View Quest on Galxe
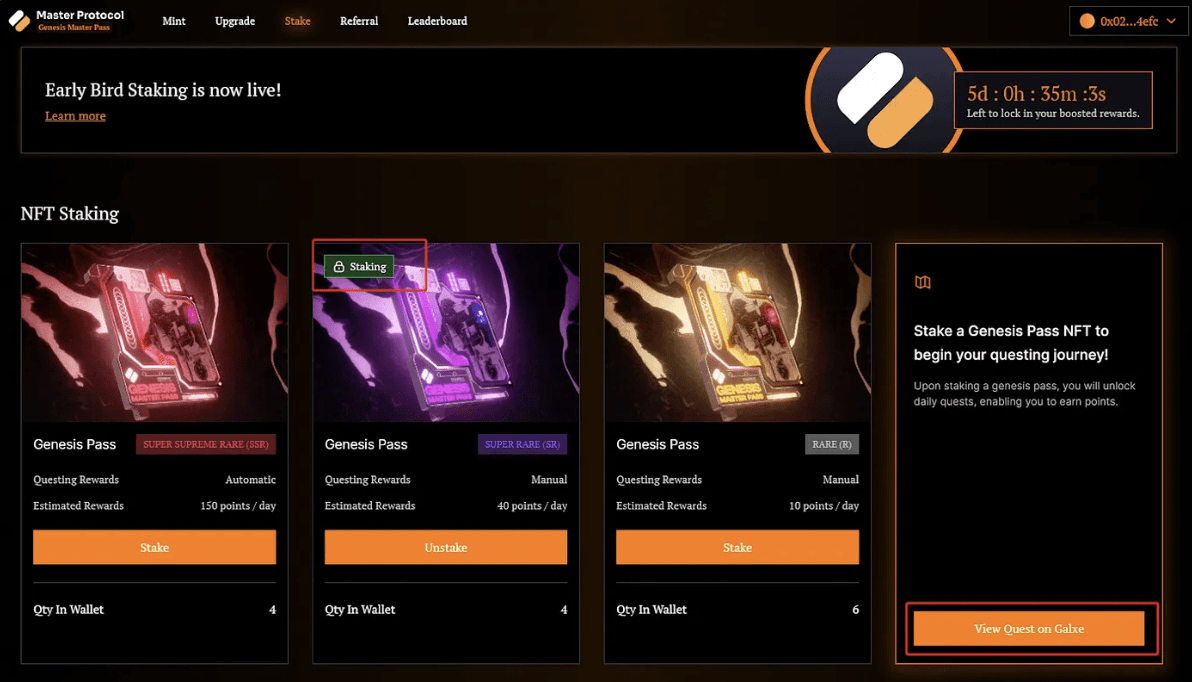 click(x=1029, y=629)
